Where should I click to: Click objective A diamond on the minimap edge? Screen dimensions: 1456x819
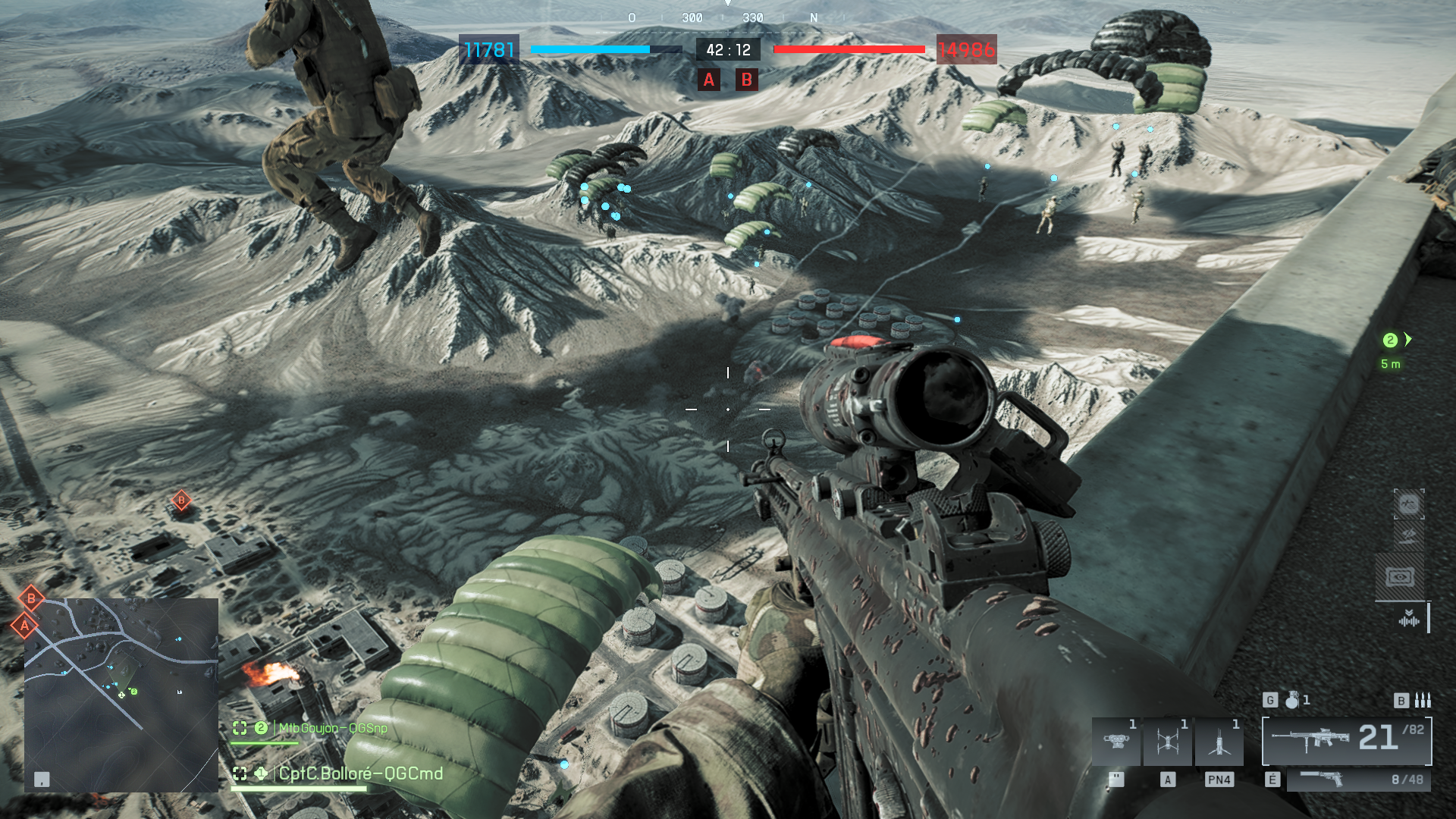point(25,626)
